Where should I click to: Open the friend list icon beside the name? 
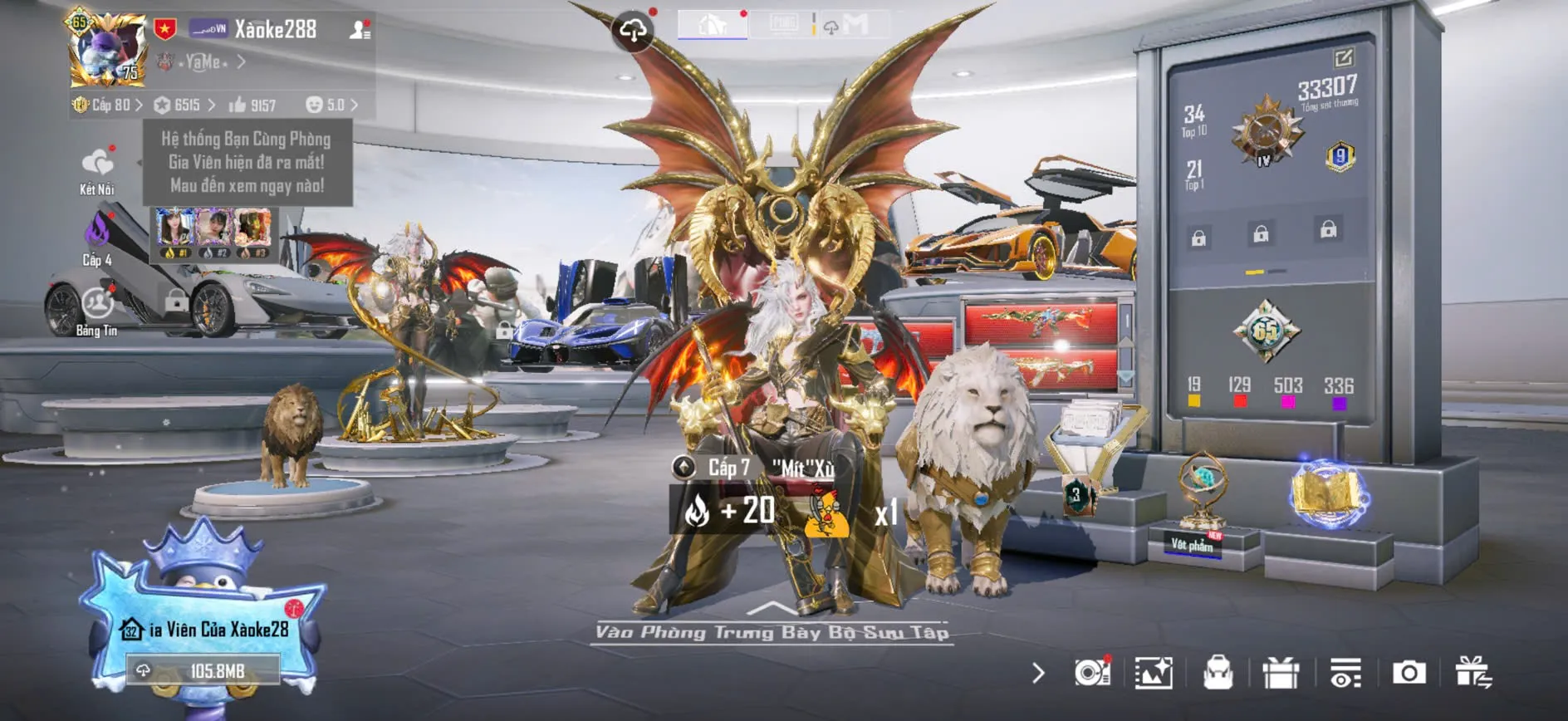(360, 30)
